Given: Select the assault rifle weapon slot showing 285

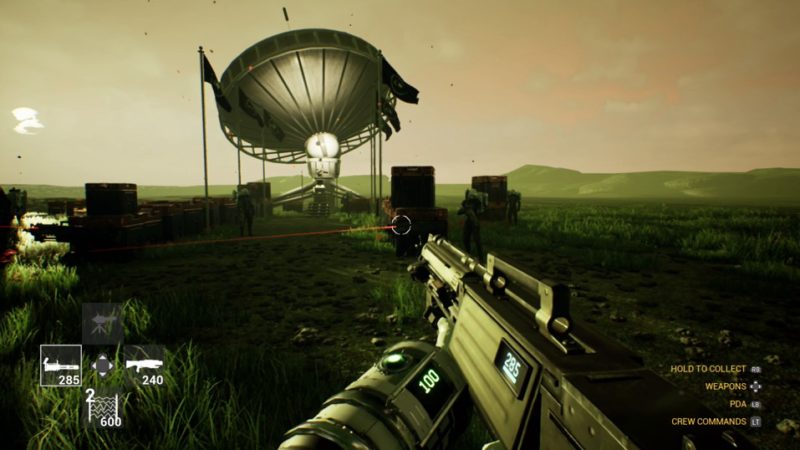Looking at the screenshot, I should (x=61, y=365).
